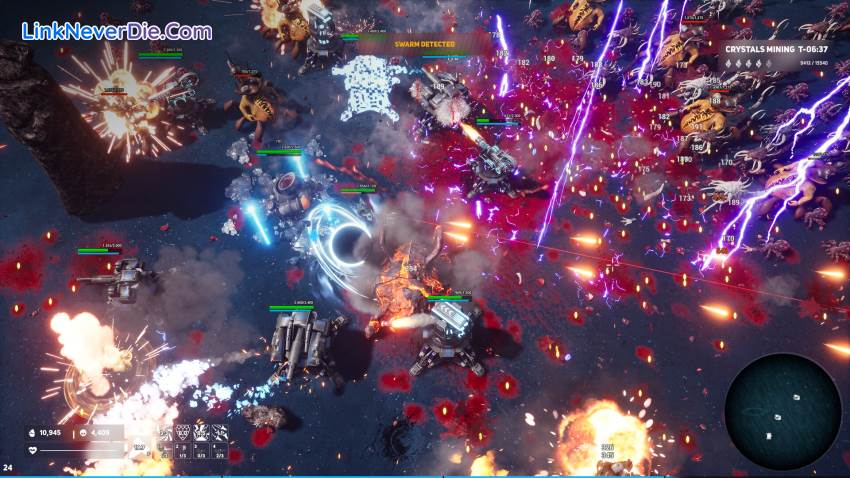This screenshot has height=478, width=850.
Task: Activate the shield-shaped ability icon
Action: (182, 432)
